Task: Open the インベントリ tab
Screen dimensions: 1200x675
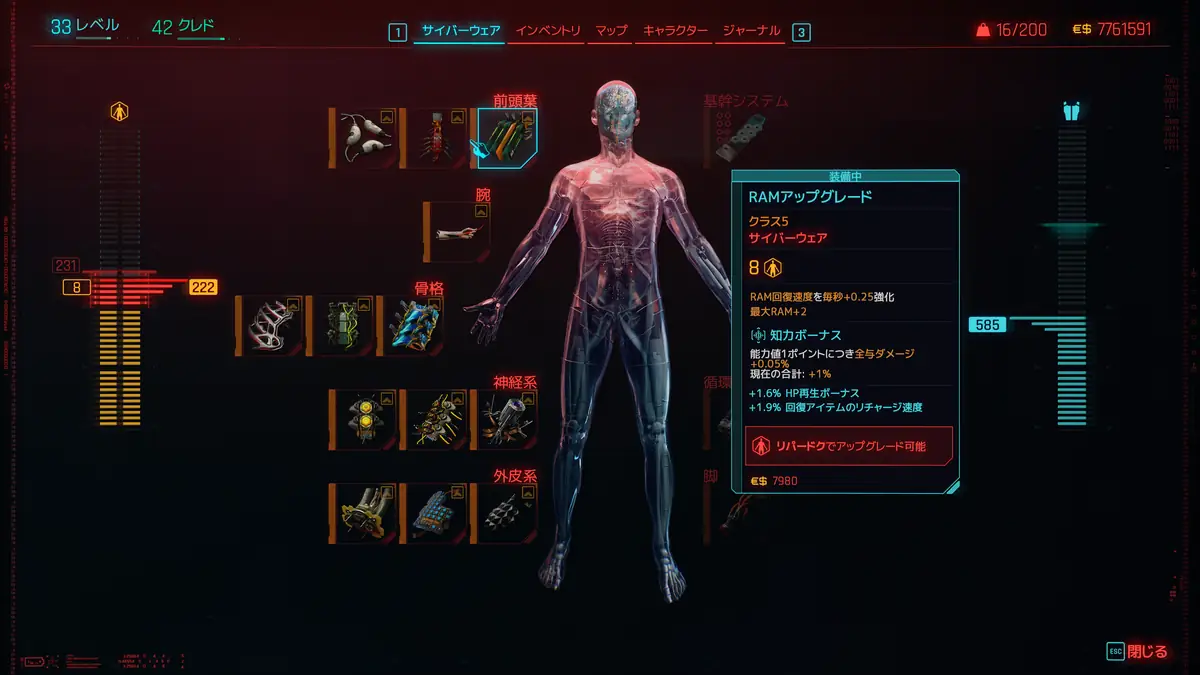Action: [x=548, y=31]
